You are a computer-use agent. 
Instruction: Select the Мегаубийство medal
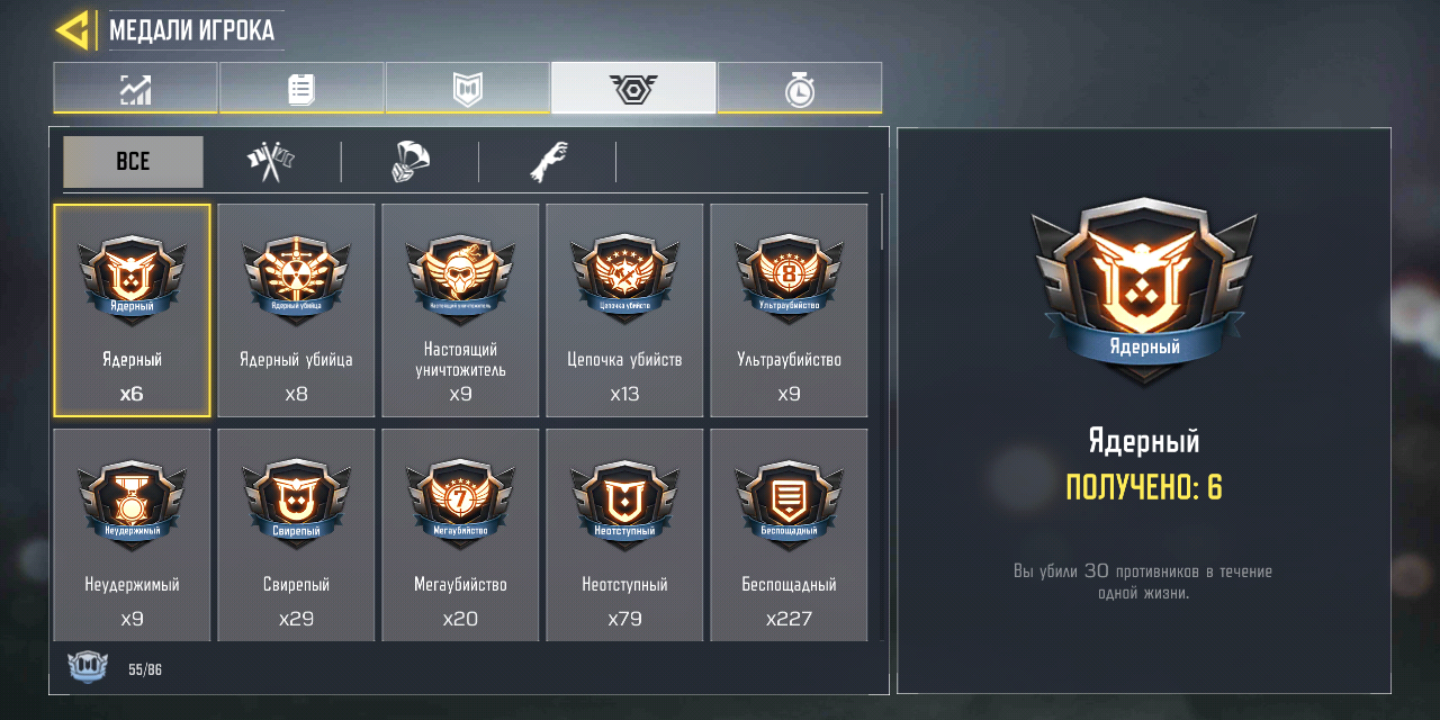click(460, 535)
